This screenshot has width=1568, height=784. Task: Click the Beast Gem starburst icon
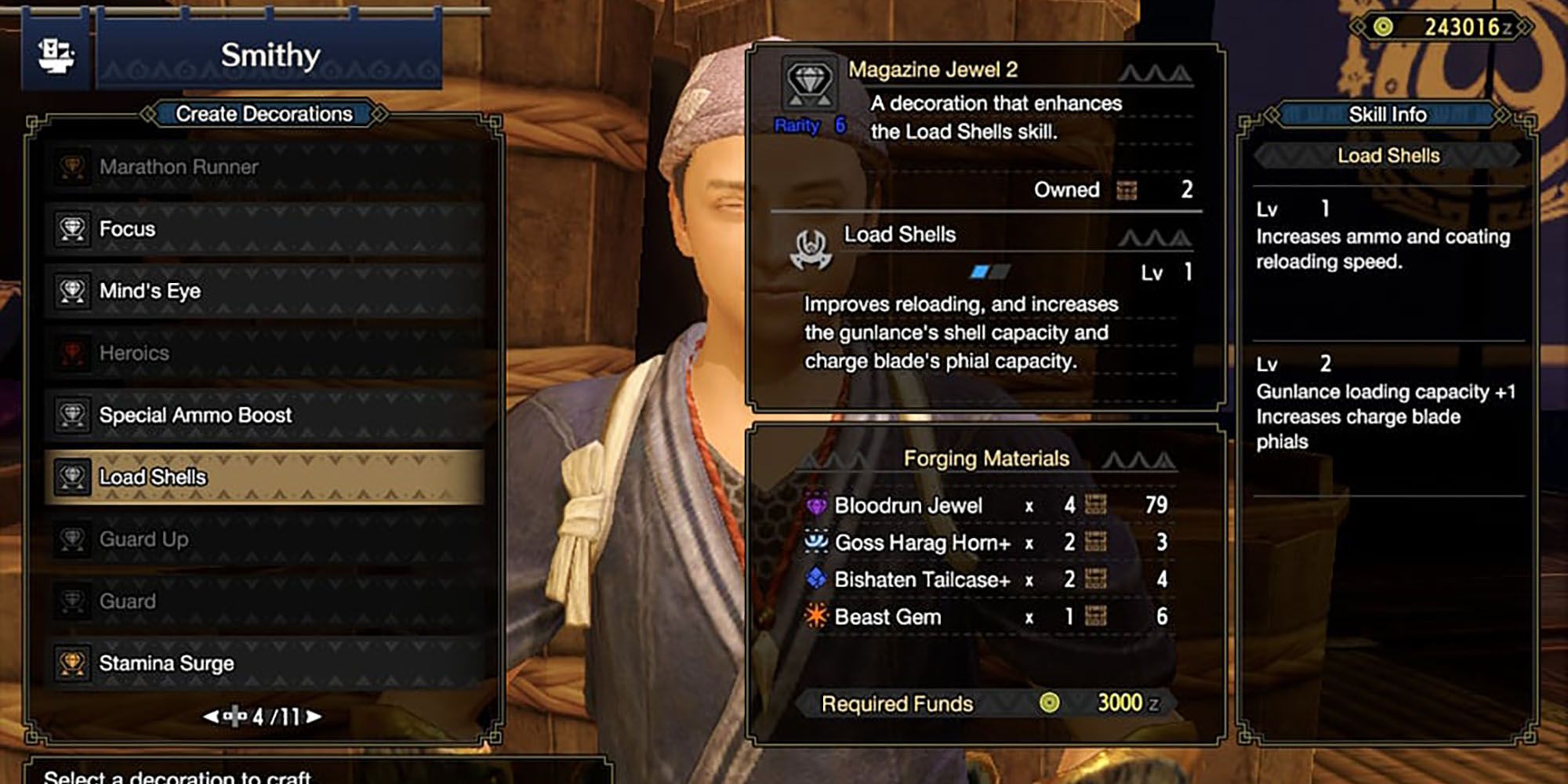(815, 617)
